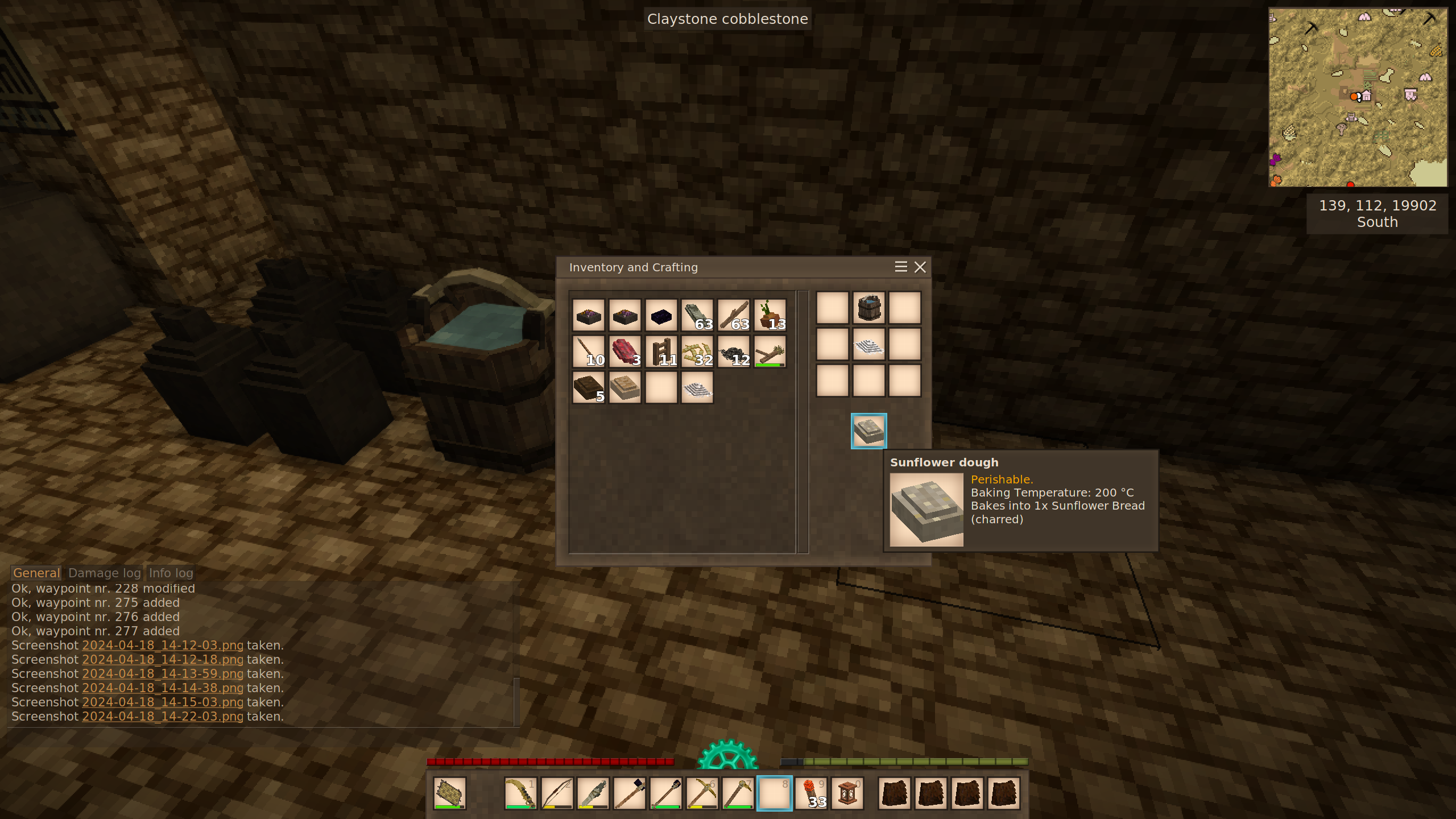Viewport: 1456px width, 819px height.
Task: Open the 2024-04-18_14-22-03.png screenshot link
Action: [163, 717]
